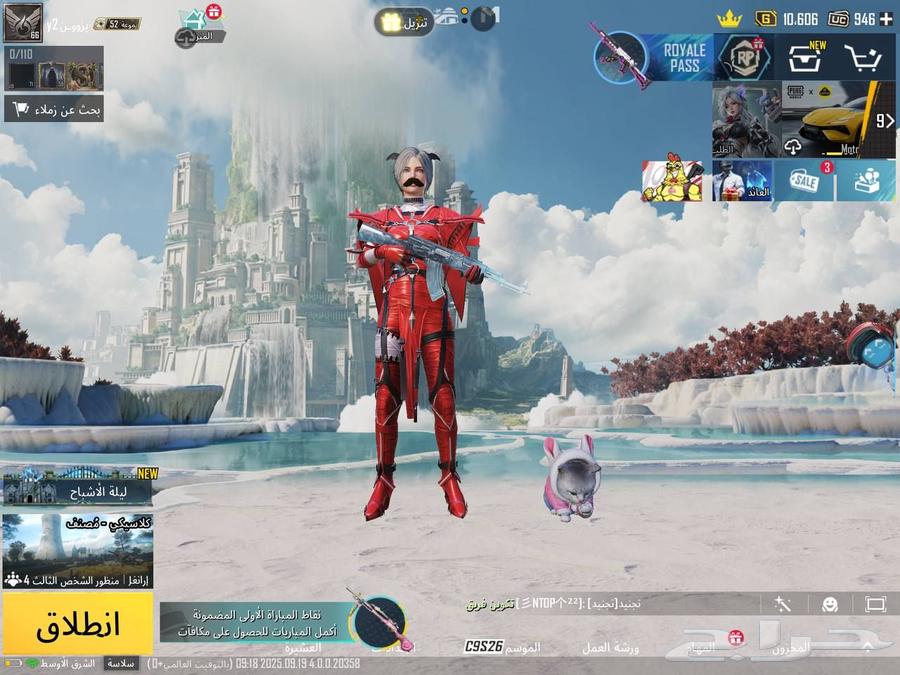Open the Royale Pass banner
The image size is (900, 675).
point(682,57)
